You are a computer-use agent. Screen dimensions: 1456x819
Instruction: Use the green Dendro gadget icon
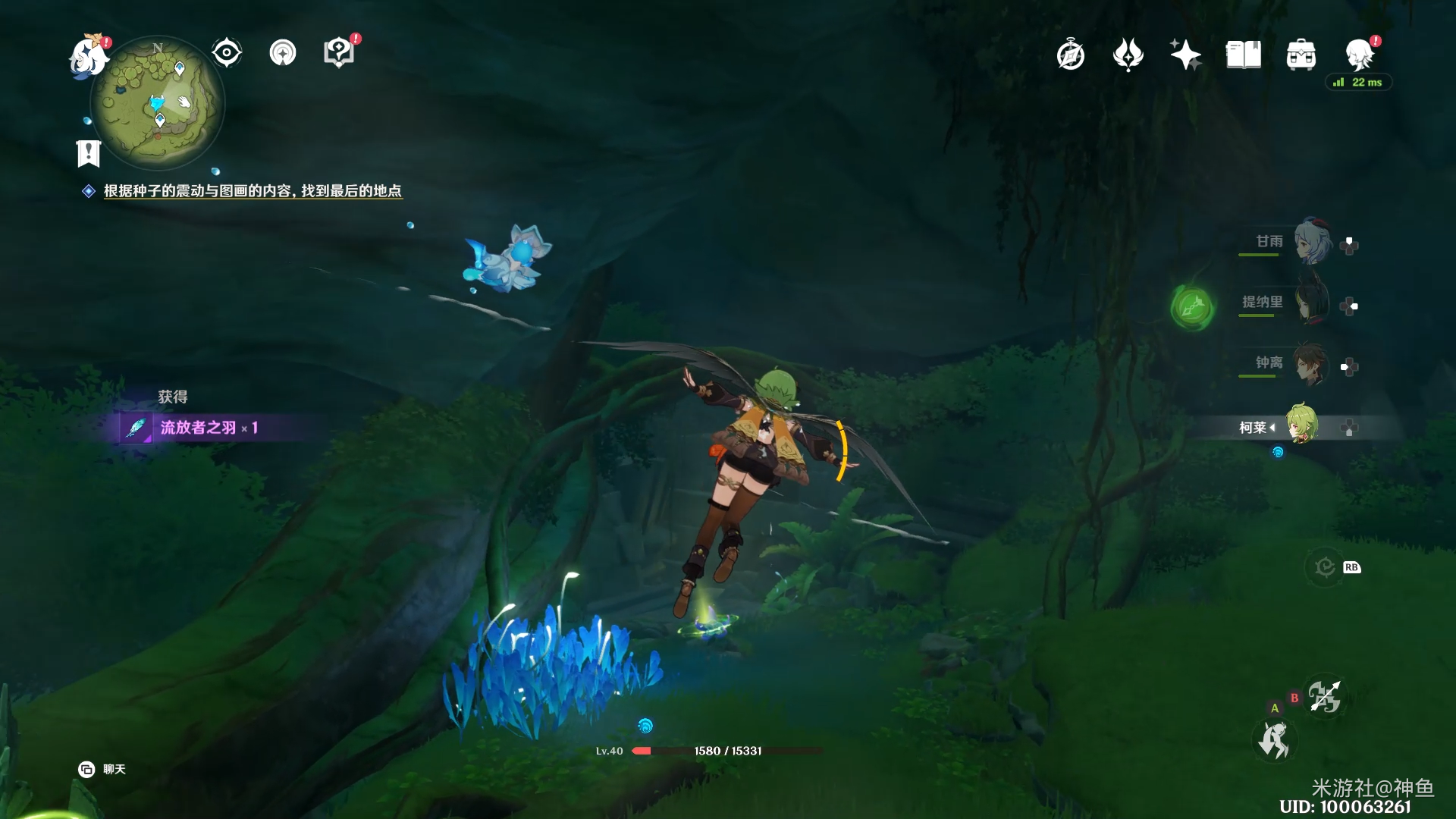1192,307
